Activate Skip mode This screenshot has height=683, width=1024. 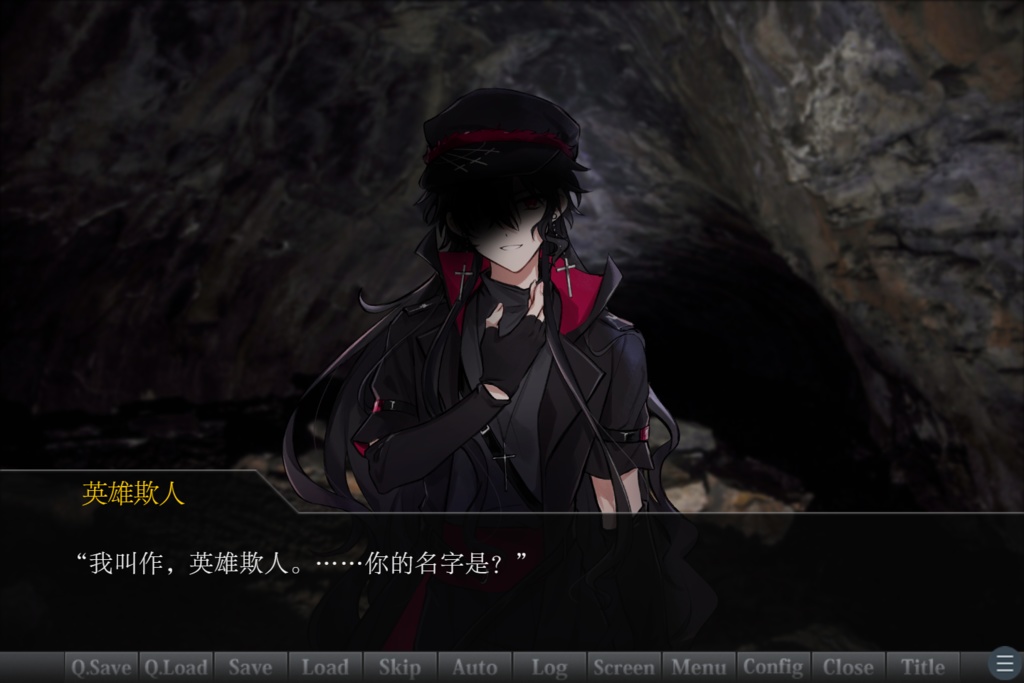click(400, 667)
